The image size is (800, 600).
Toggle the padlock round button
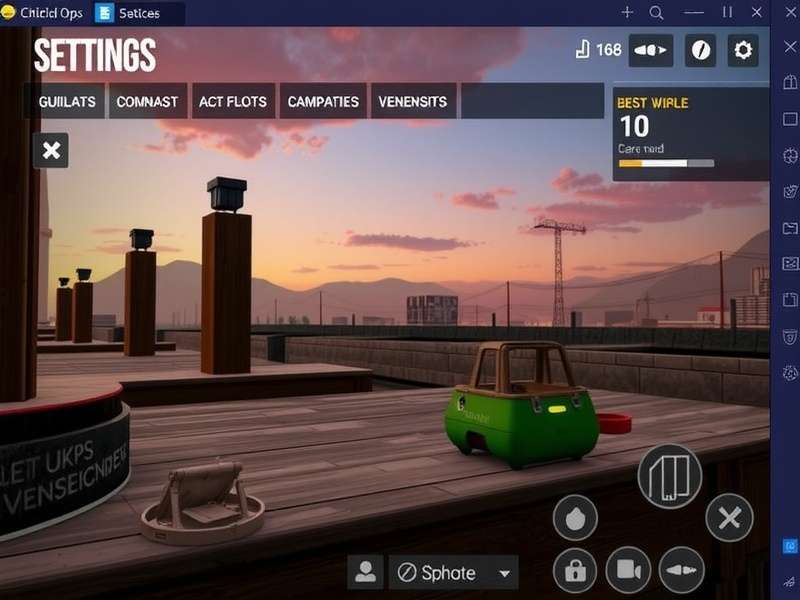[575, 571]
